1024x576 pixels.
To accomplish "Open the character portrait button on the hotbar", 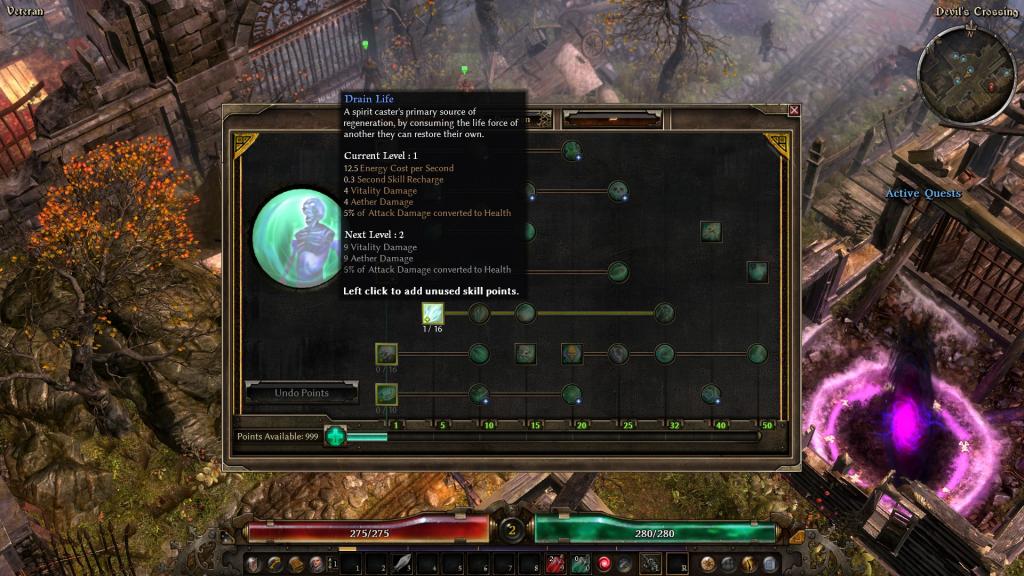I will (x=318, y=564).
